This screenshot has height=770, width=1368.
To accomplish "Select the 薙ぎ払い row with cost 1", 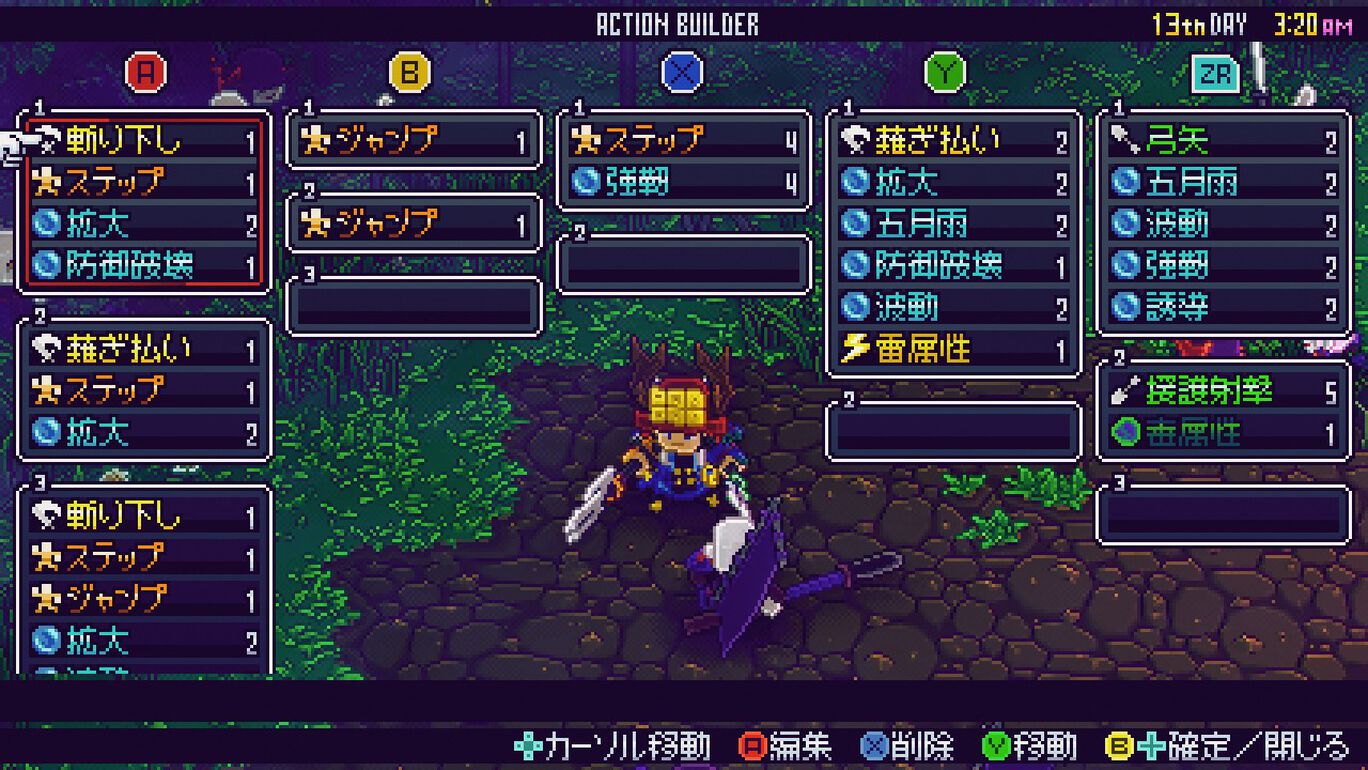I will click(x=145, y=349).
